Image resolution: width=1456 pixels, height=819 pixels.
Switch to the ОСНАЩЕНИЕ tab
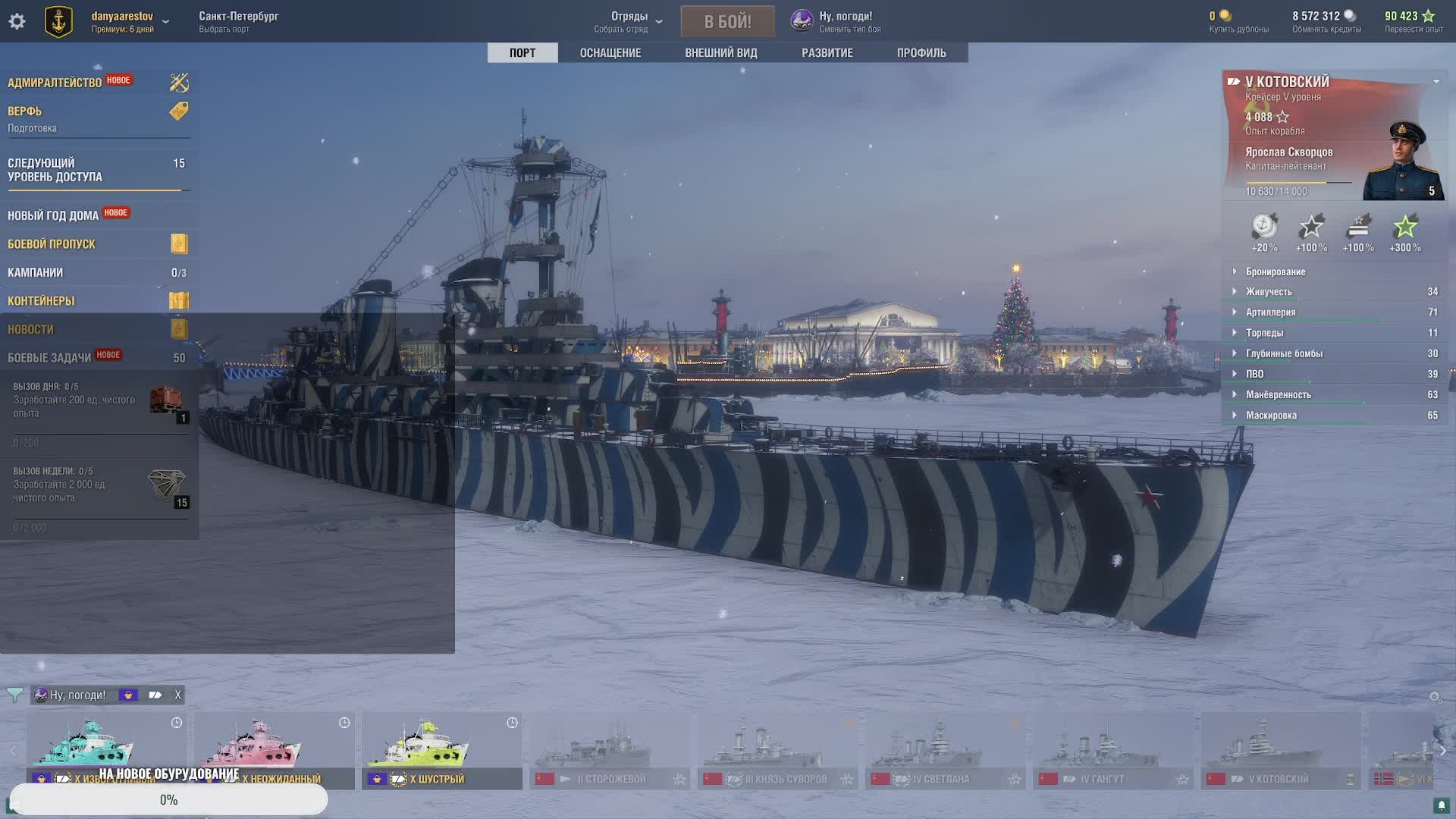pos(610,52)
